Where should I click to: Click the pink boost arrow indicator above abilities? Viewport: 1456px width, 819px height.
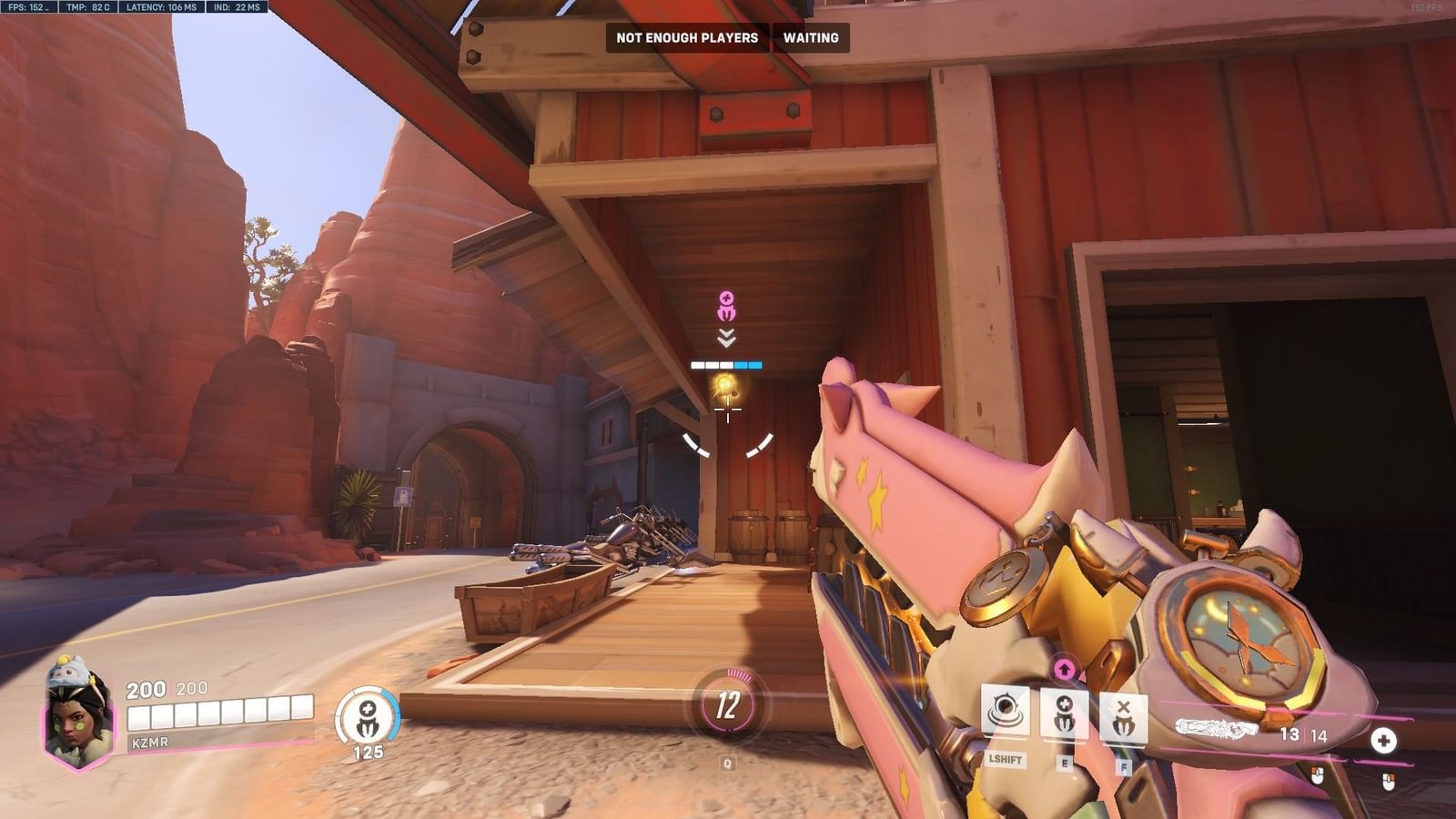tap(1065, 669)
